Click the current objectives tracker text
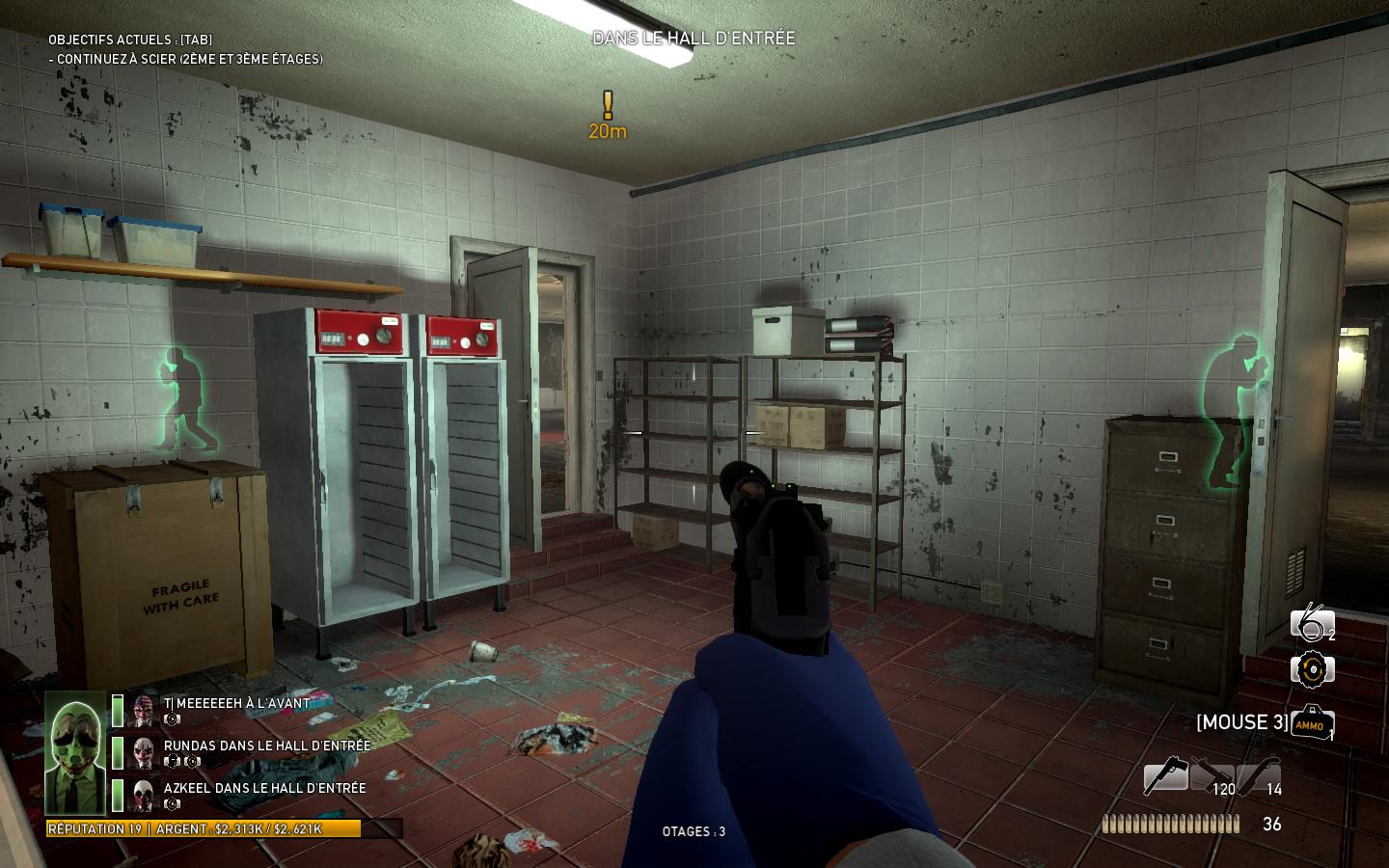Screen dimensions: 1389x868 click(x=185, y=58)
